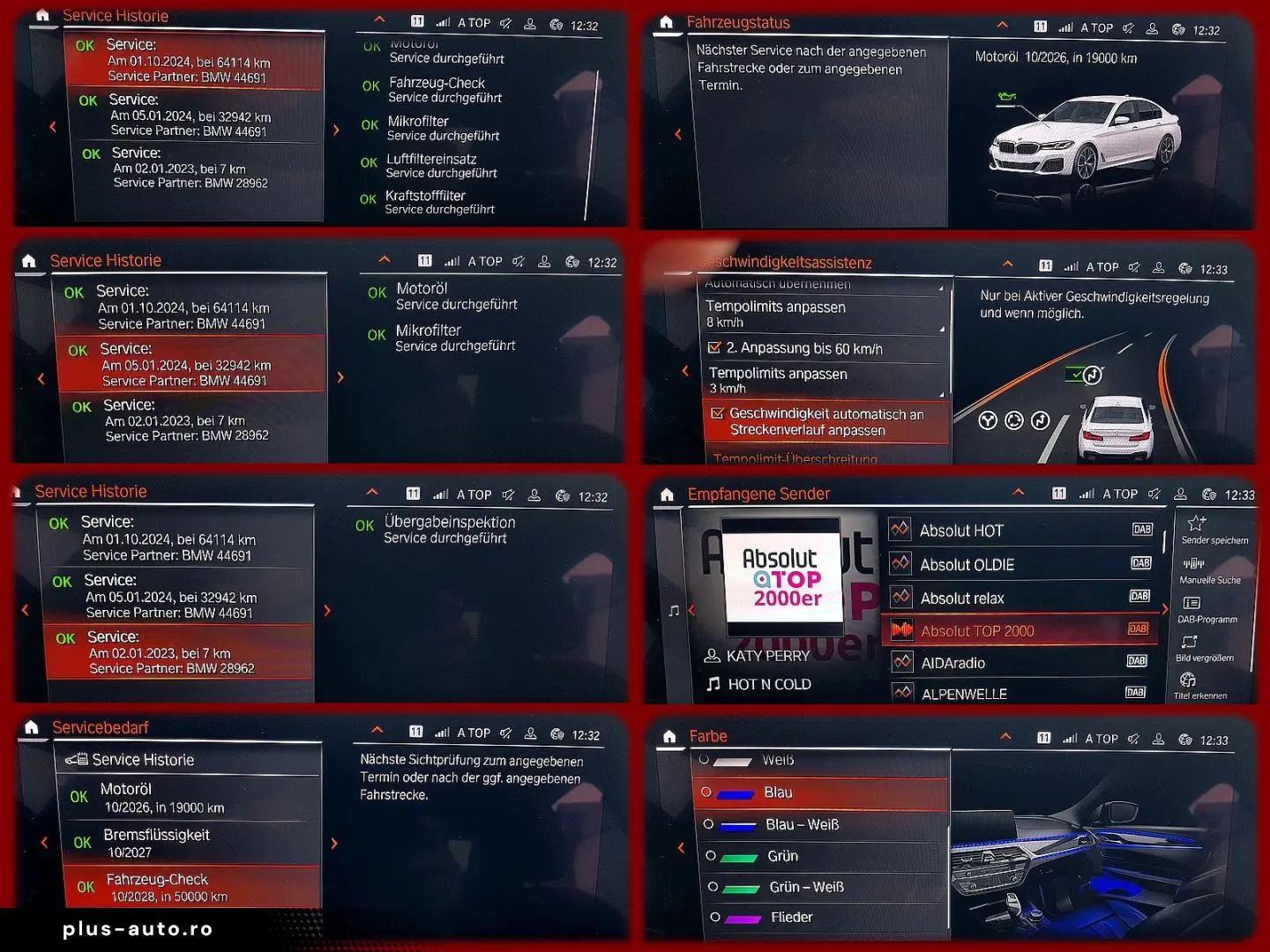This screenshot has height=952, width=1270.
Task: Start Manuelle Suche for stations
Action: (1209, 571)
